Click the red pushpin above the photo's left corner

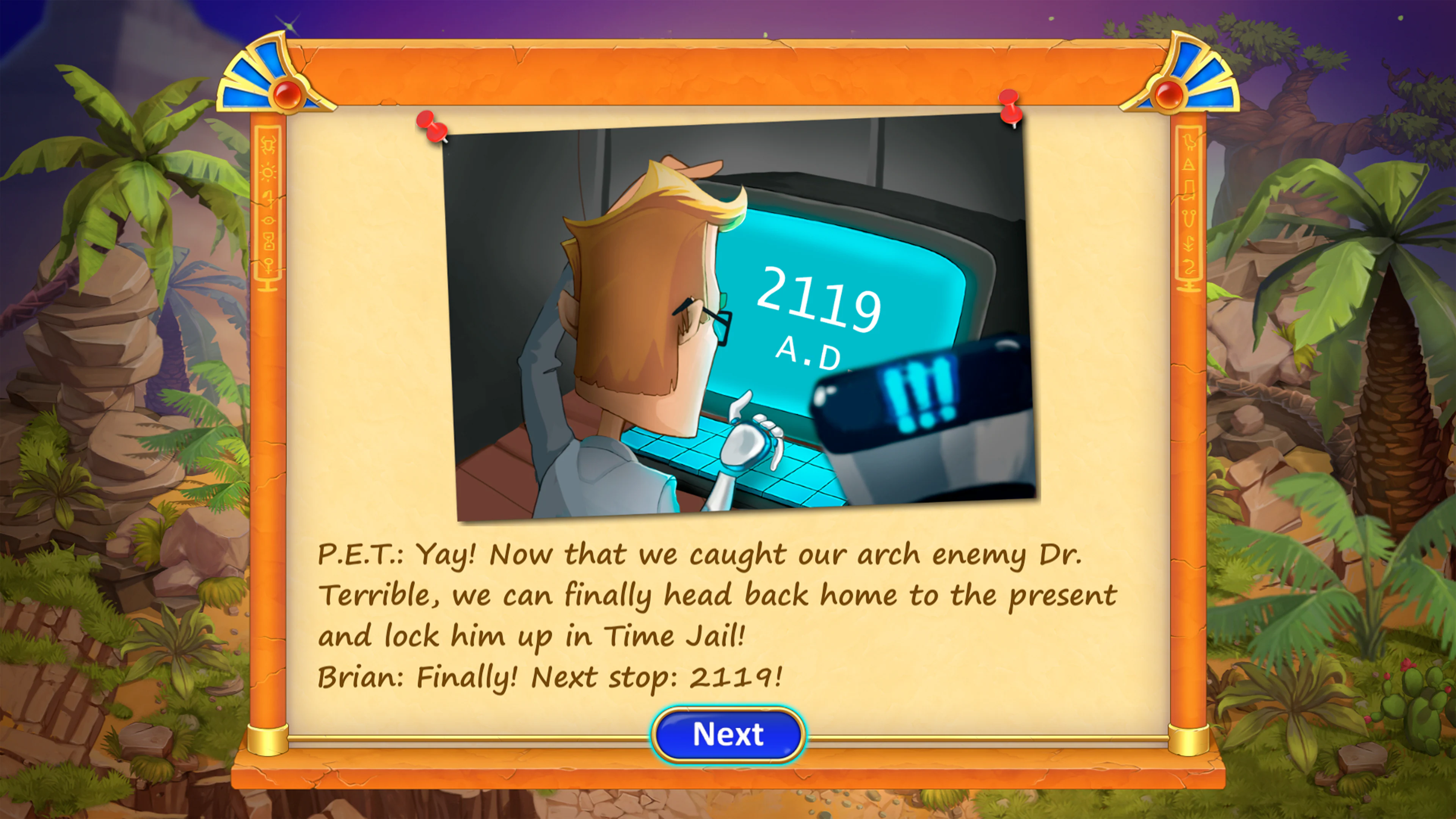(x=432, y=128)
